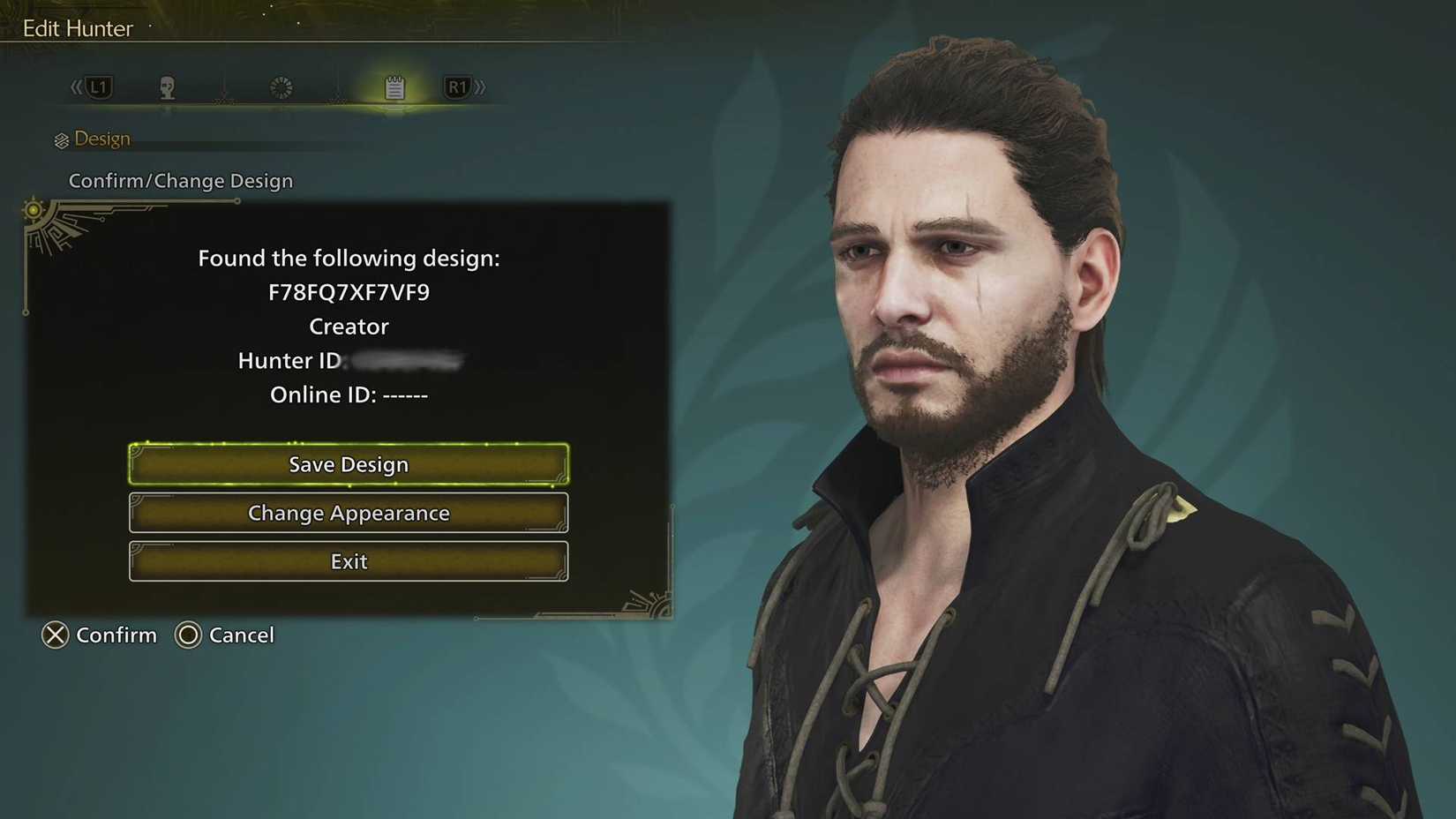Select the face customization head icon
This screenshot has height=819, width=1456.
pyautogui.click(x=169, y=86)
